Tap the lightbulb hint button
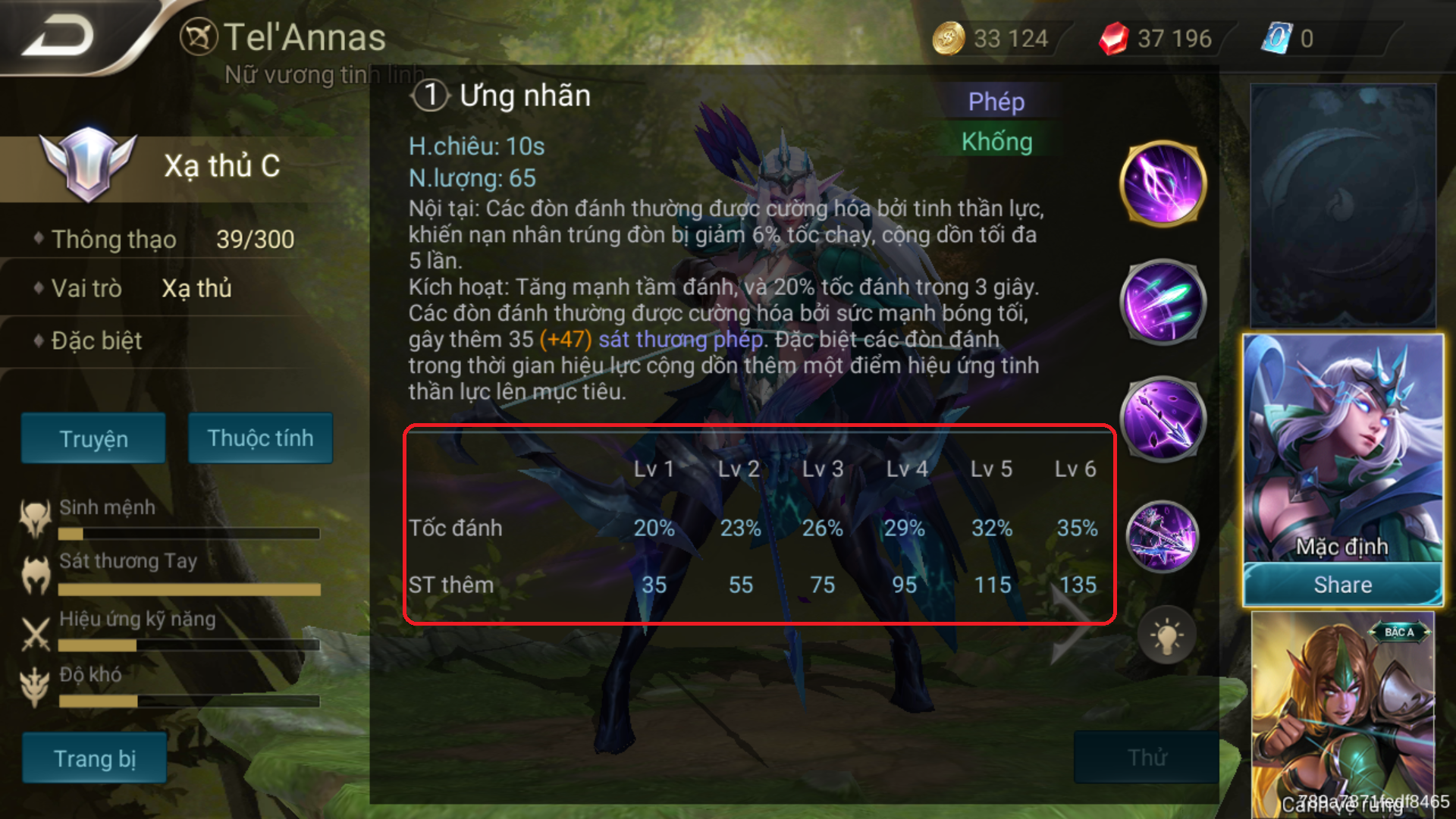This screenshot has width=1456, height=819. pyautogui.click(x=1166, y=635)
